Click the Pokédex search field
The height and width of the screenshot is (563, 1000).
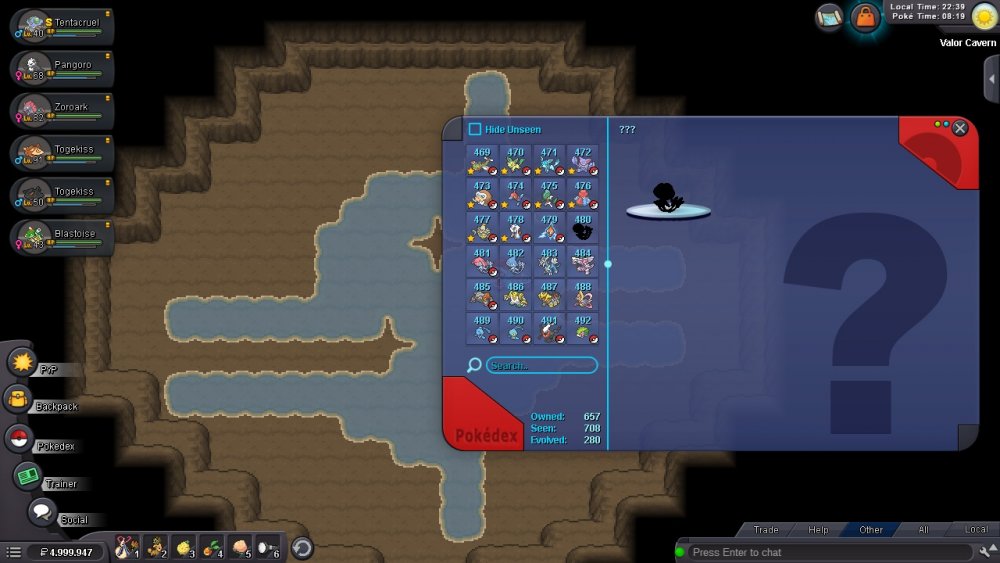(x=541, y=366)
